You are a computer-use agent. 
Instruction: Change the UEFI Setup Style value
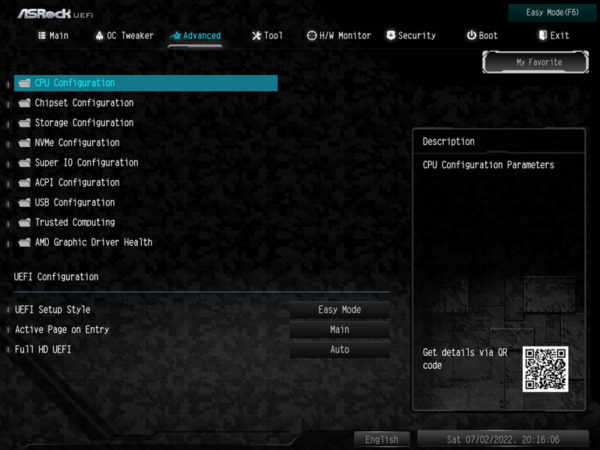[340, 310]
